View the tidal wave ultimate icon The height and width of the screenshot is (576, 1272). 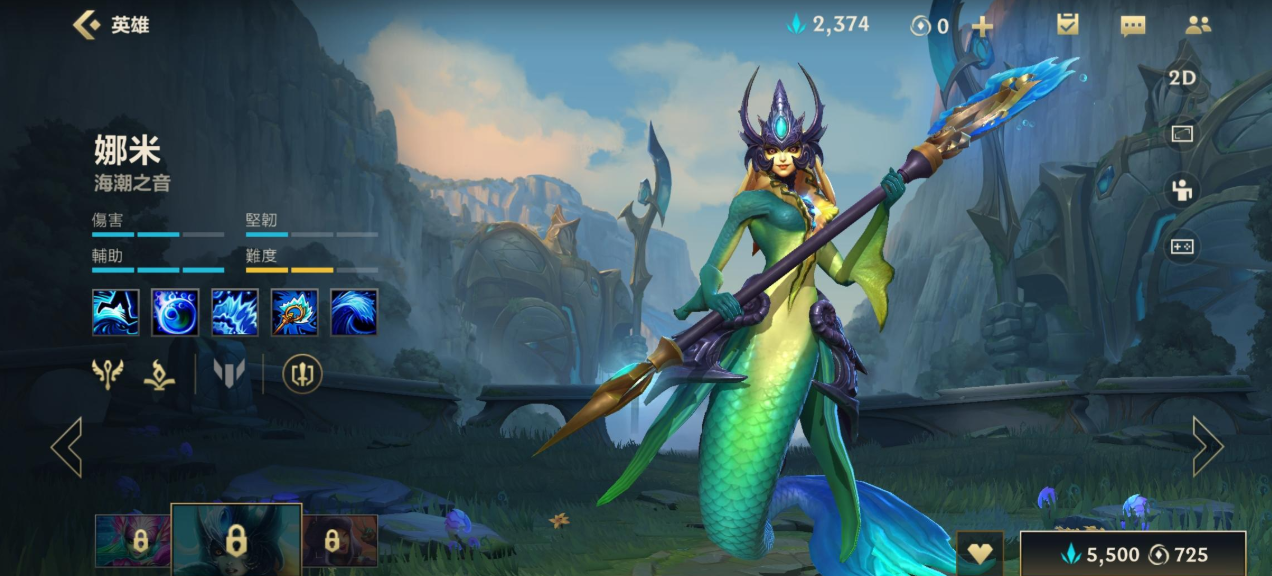click(354, 312)
